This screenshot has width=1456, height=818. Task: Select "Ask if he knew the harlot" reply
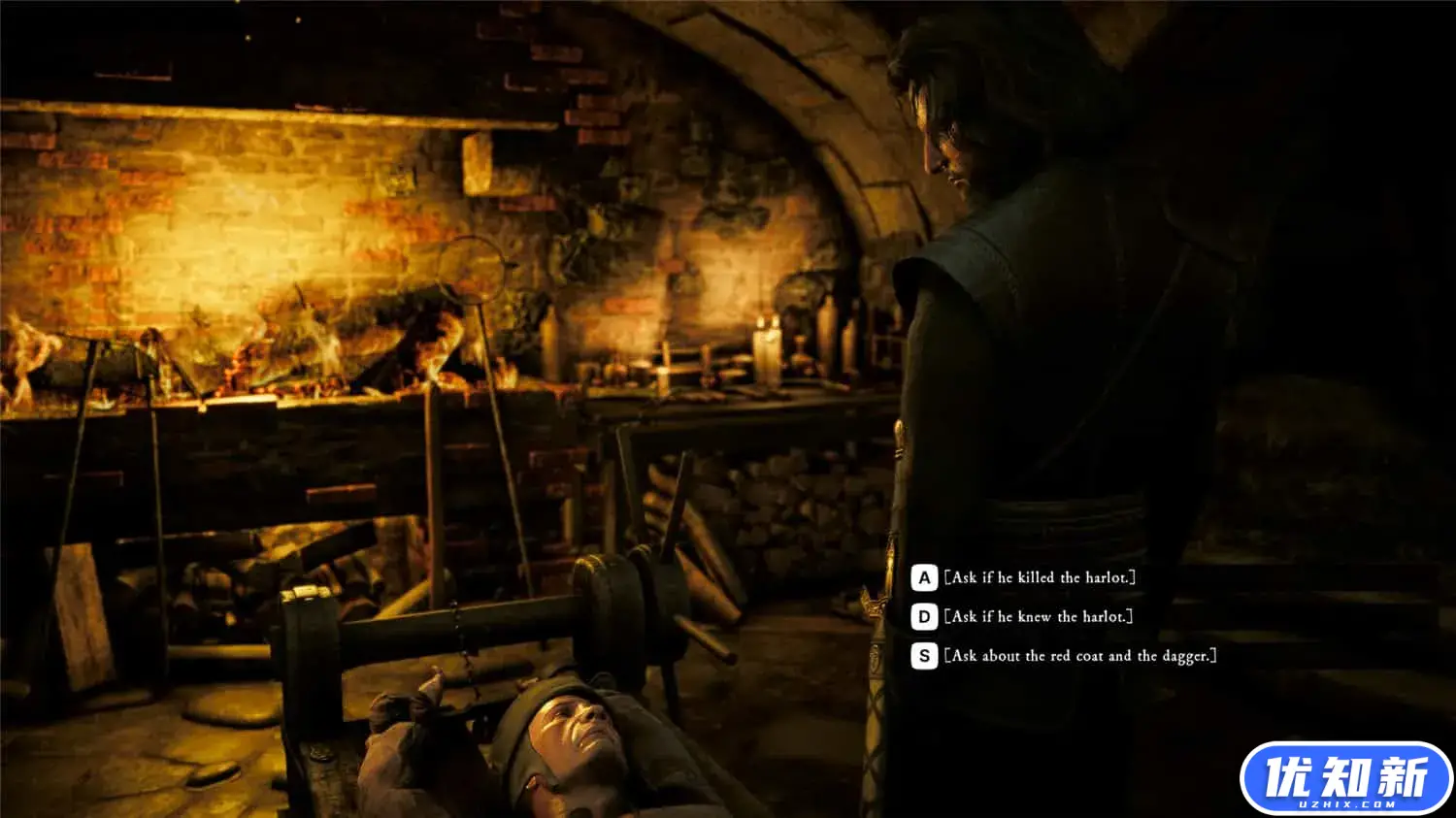click(x=1037, y=616)
